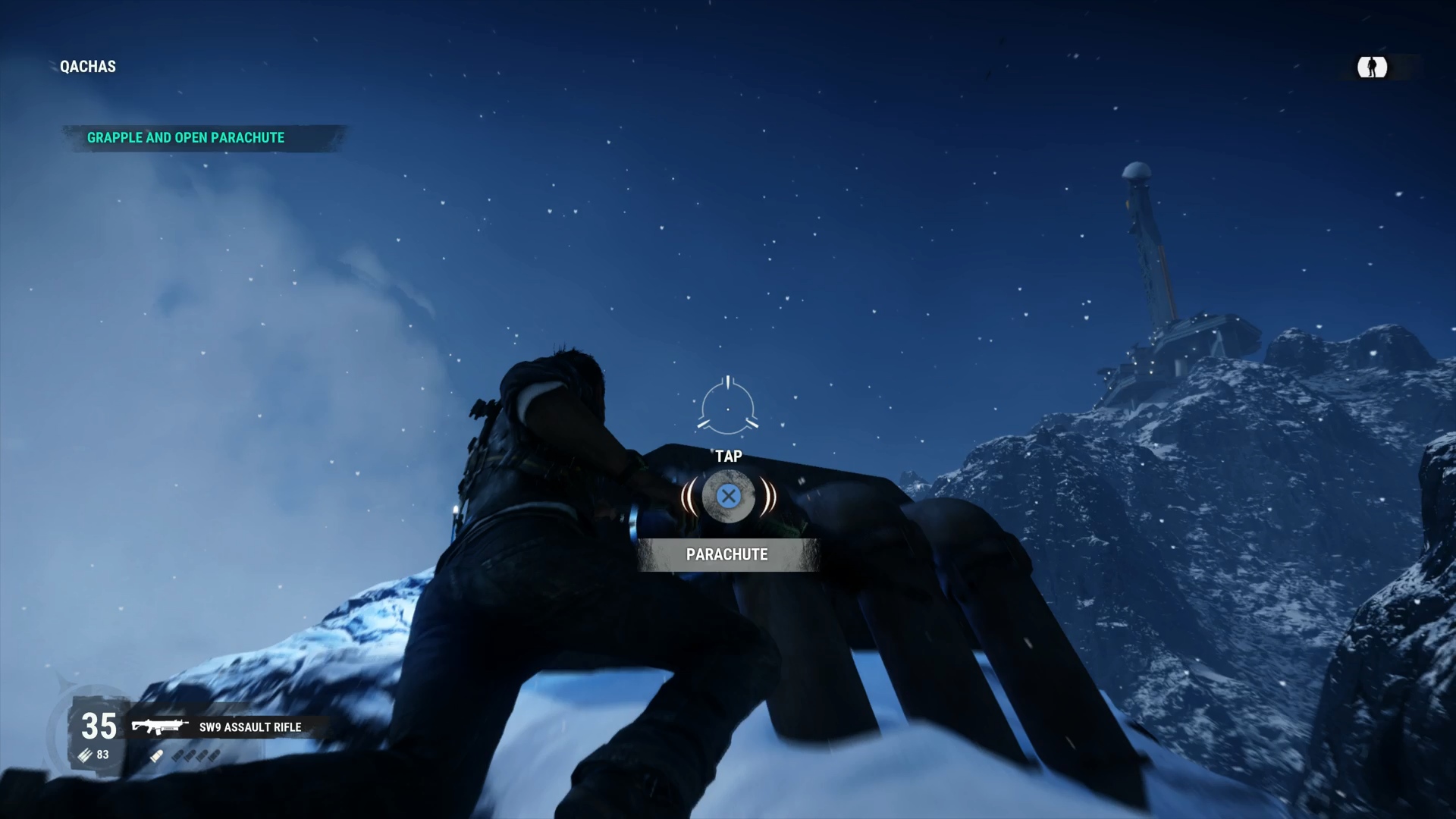Viewport: 1456px width, 819px height.
Task: Click the Grapple and Open Parachute objective tracker
Action: coord(186,138)
